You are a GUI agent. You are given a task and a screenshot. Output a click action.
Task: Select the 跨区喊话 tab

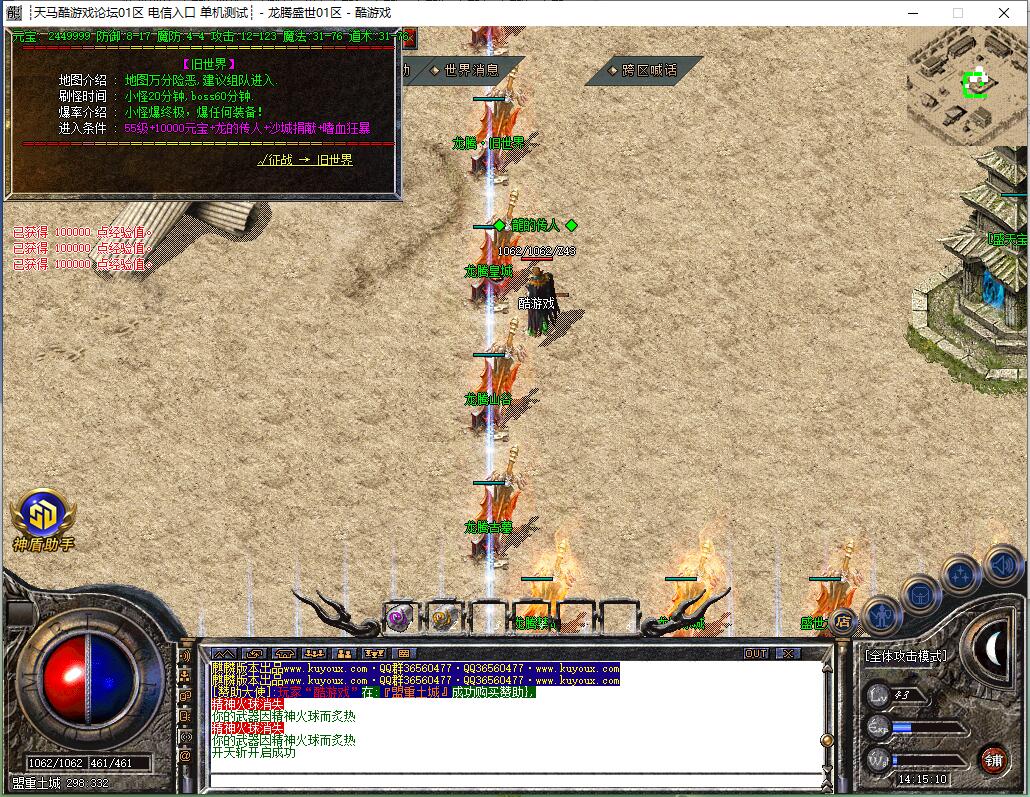coord(649,70)
